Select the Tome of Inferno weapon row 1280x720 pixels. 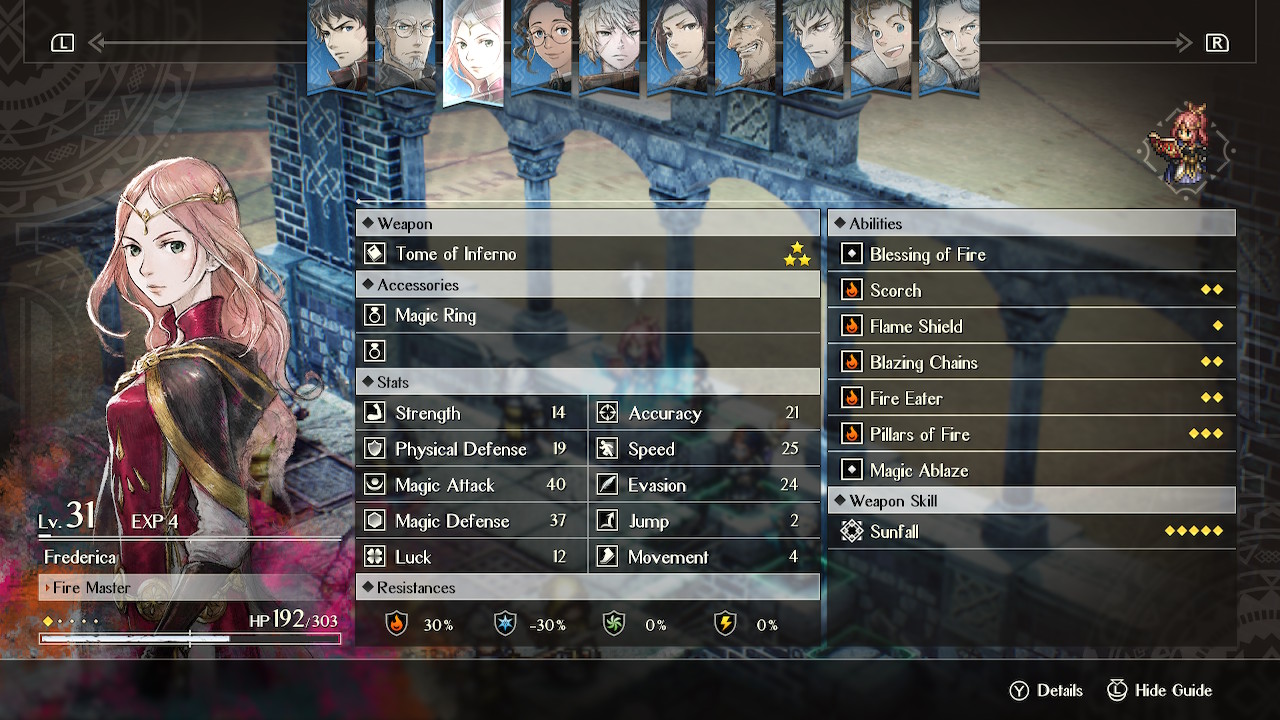tap(587, 254)
